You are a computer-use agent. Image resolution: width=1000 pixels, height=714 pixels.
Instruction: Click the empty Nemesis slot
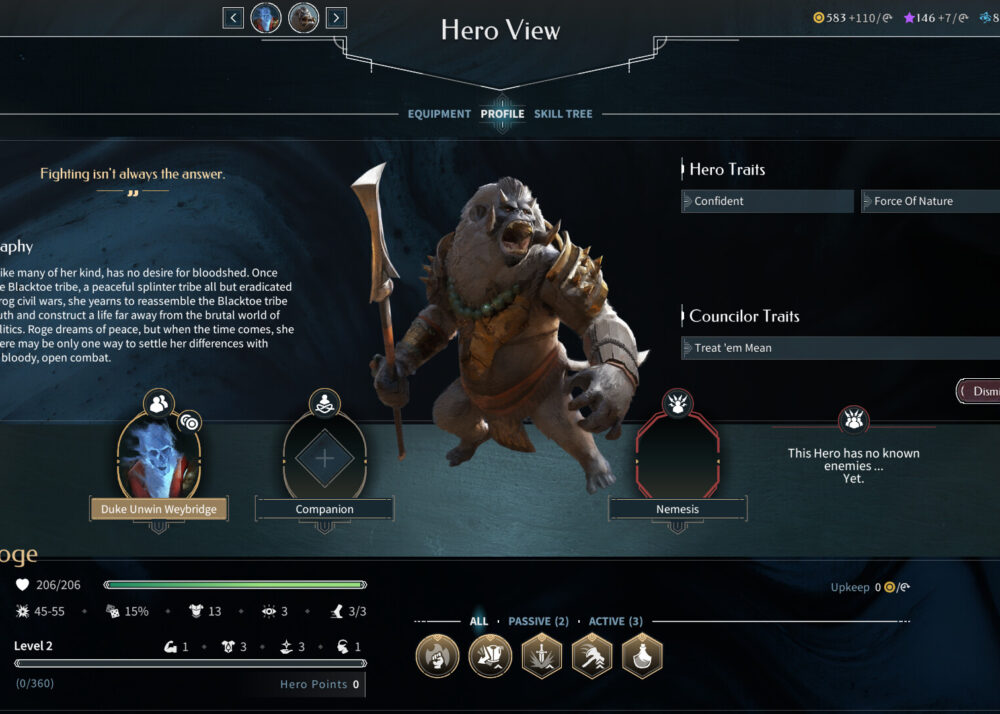click(x=677, y=455)
